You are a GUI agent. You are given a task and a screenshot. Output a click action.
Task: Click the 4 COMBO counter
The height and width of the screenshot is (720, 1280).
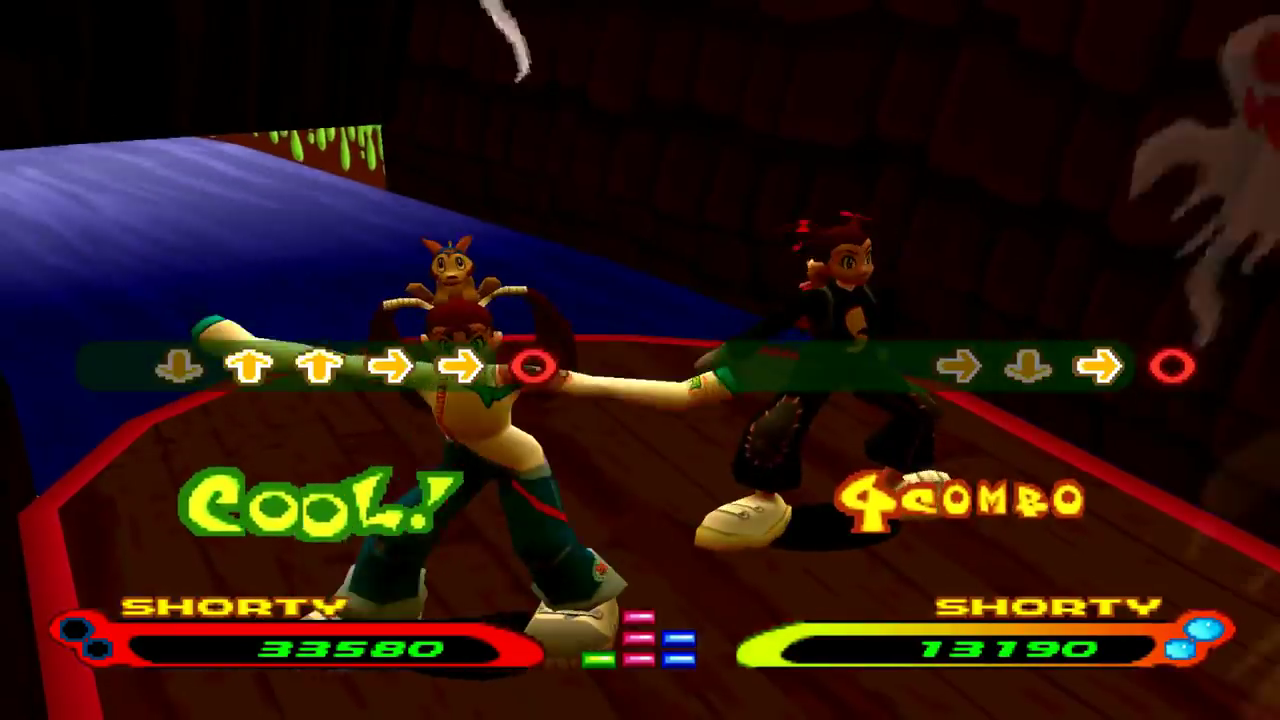coord(960,497)
